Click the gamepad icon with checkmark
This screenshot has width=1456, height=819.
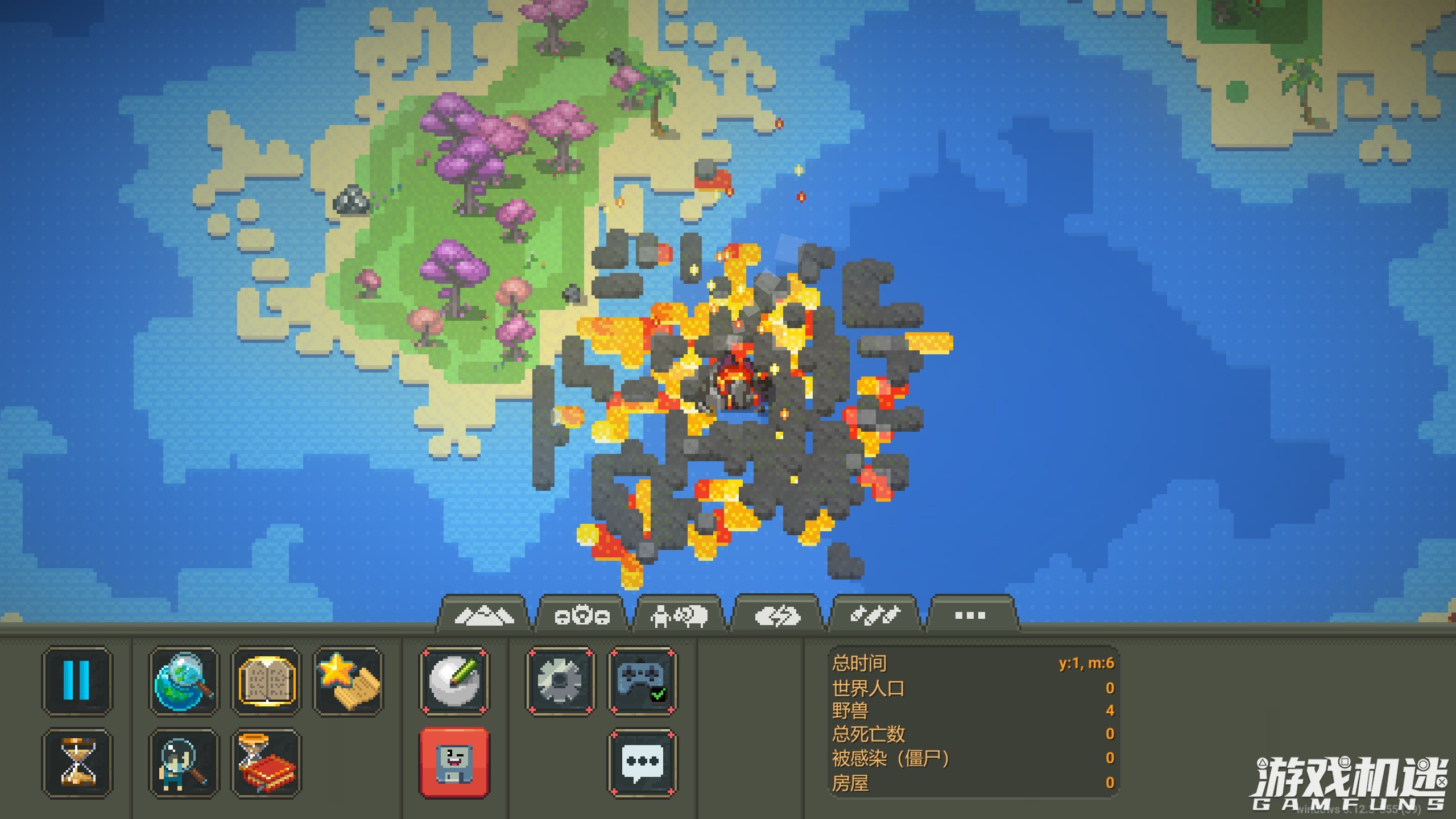coord(643,680)
